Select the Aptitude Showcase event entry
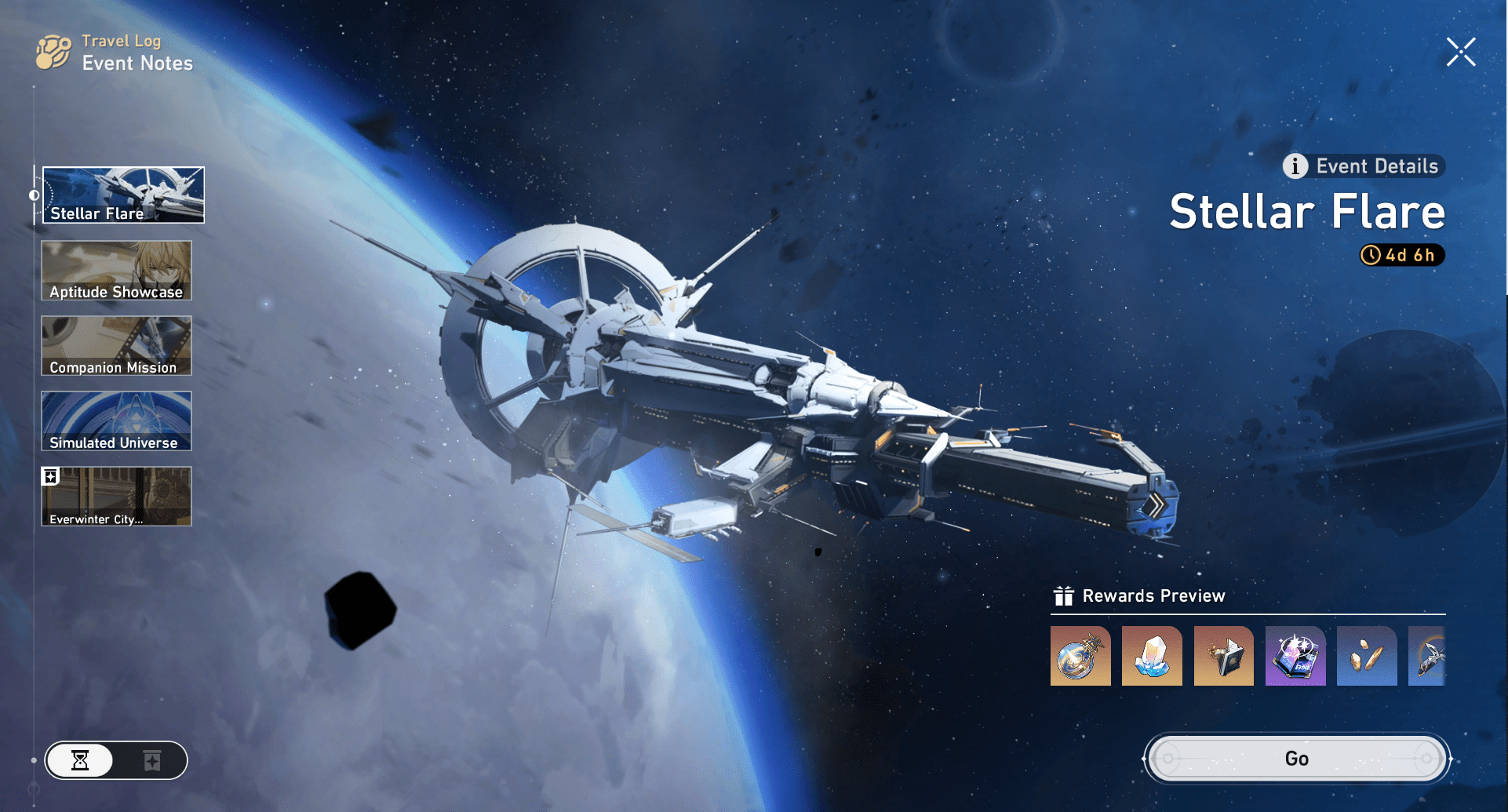The image size is (1508, 812). click(115, 270)
